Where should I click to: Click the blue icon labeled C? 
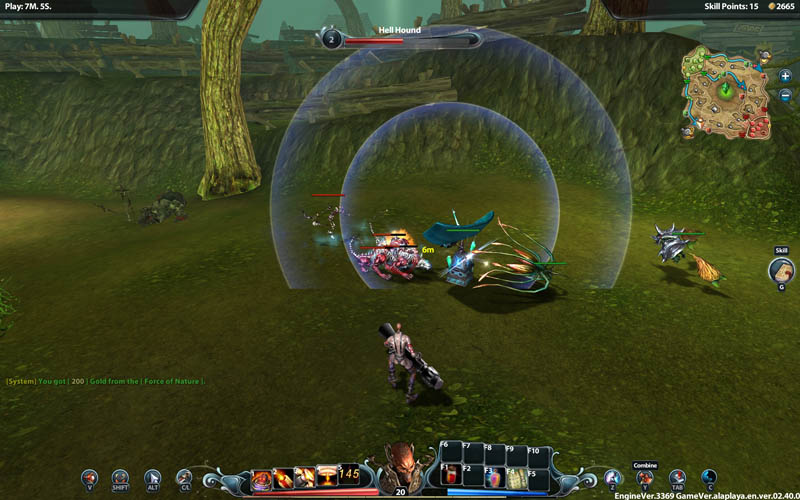[x=708, y=478]
